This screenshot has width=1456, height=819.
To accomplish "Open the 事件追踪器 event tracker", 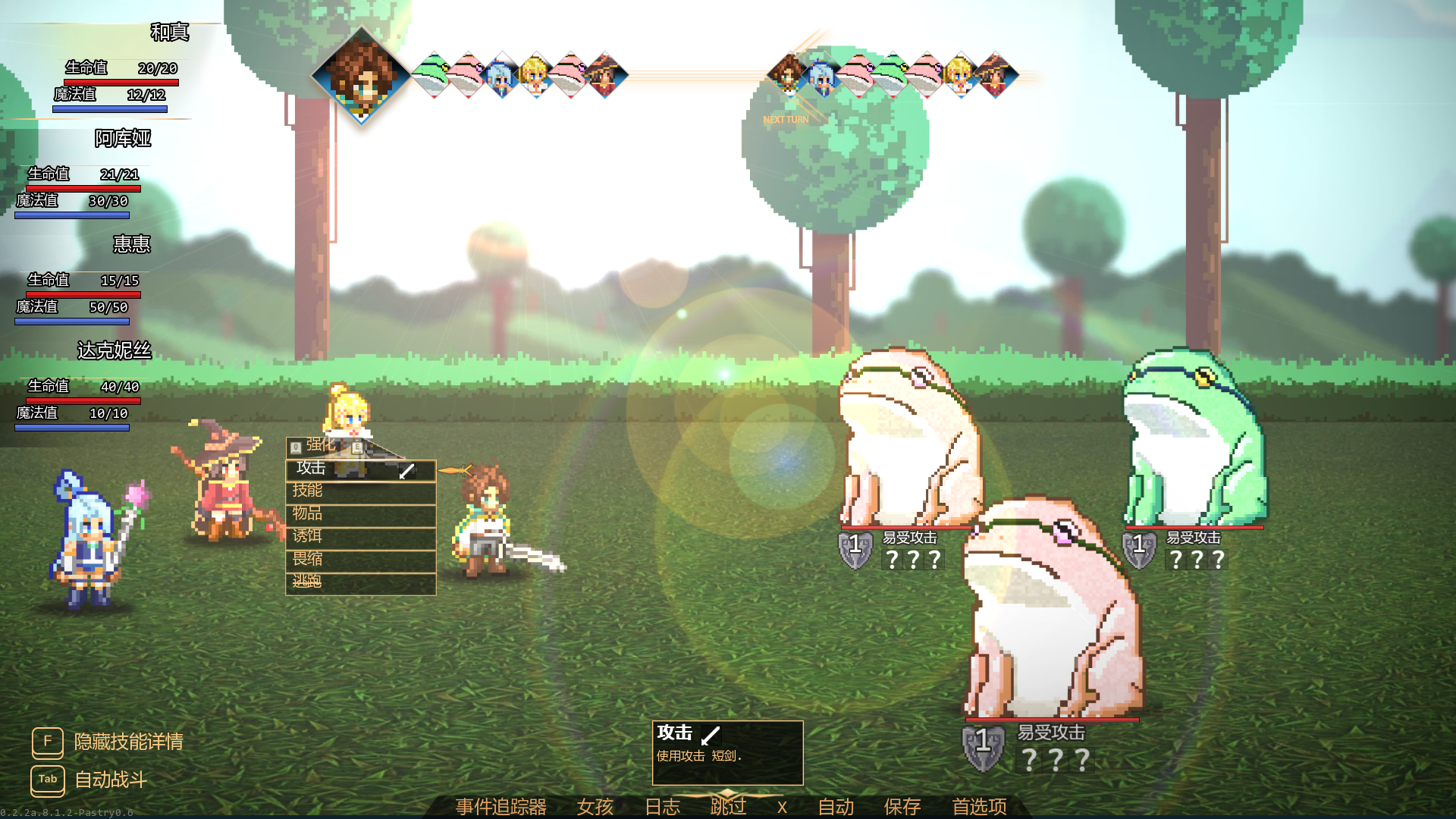I will click(x=500, y=806).
